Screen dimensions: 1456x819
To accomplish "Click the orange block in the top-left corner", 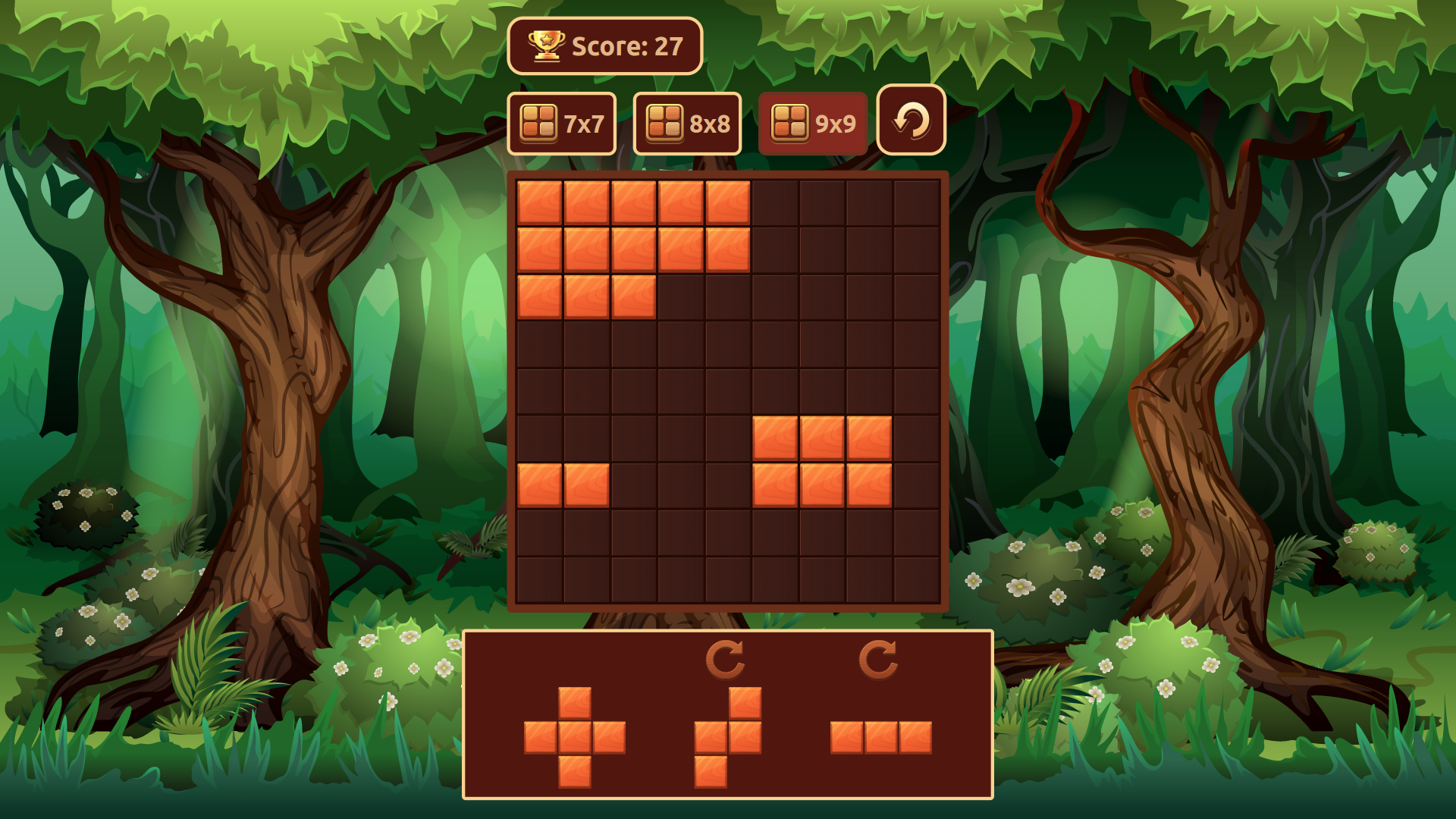I will [x=540, y=202].
